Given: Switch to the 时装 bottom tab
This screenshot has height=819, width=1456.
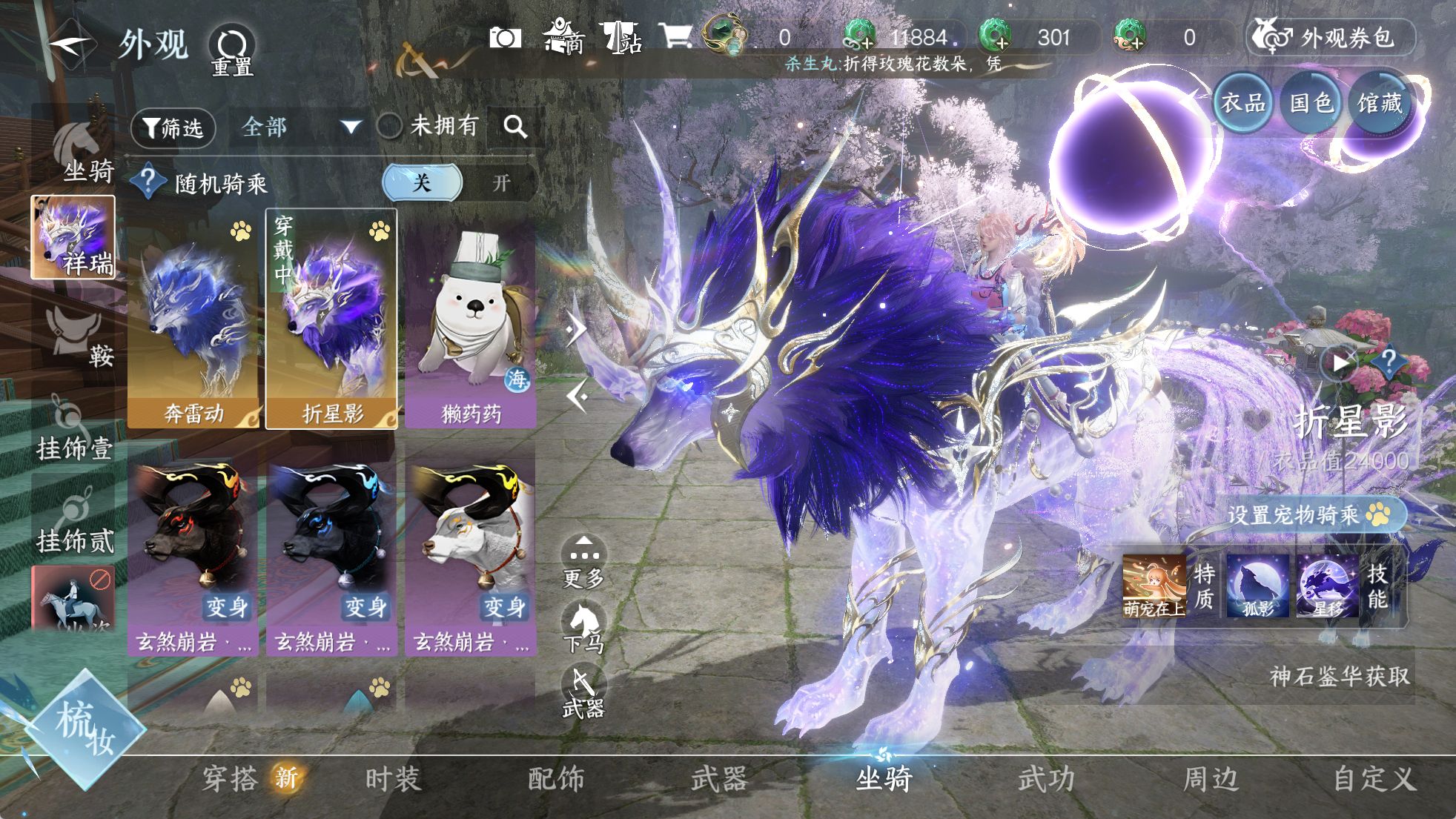Looking at the screenshot, I should coord(393,780).
